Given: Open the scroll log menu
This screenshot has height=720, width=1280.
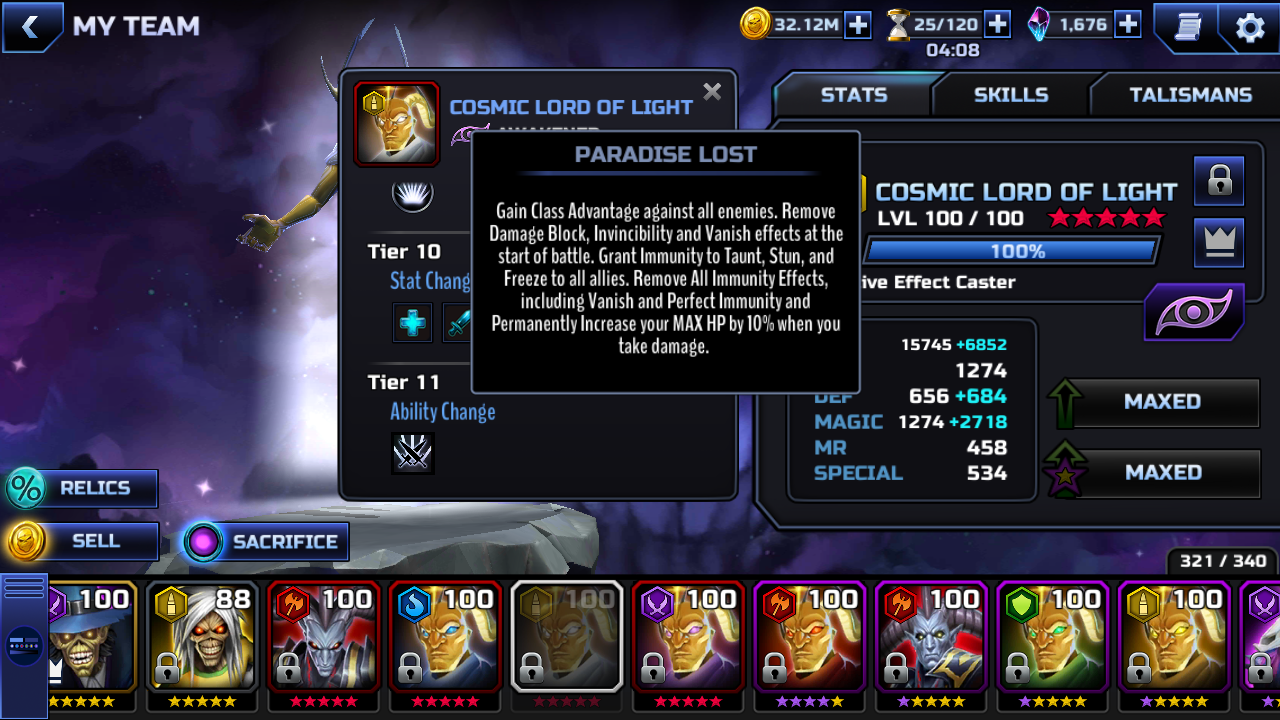Looking at the screenshot, I should pyautogui.click(x=1187, y=27).
